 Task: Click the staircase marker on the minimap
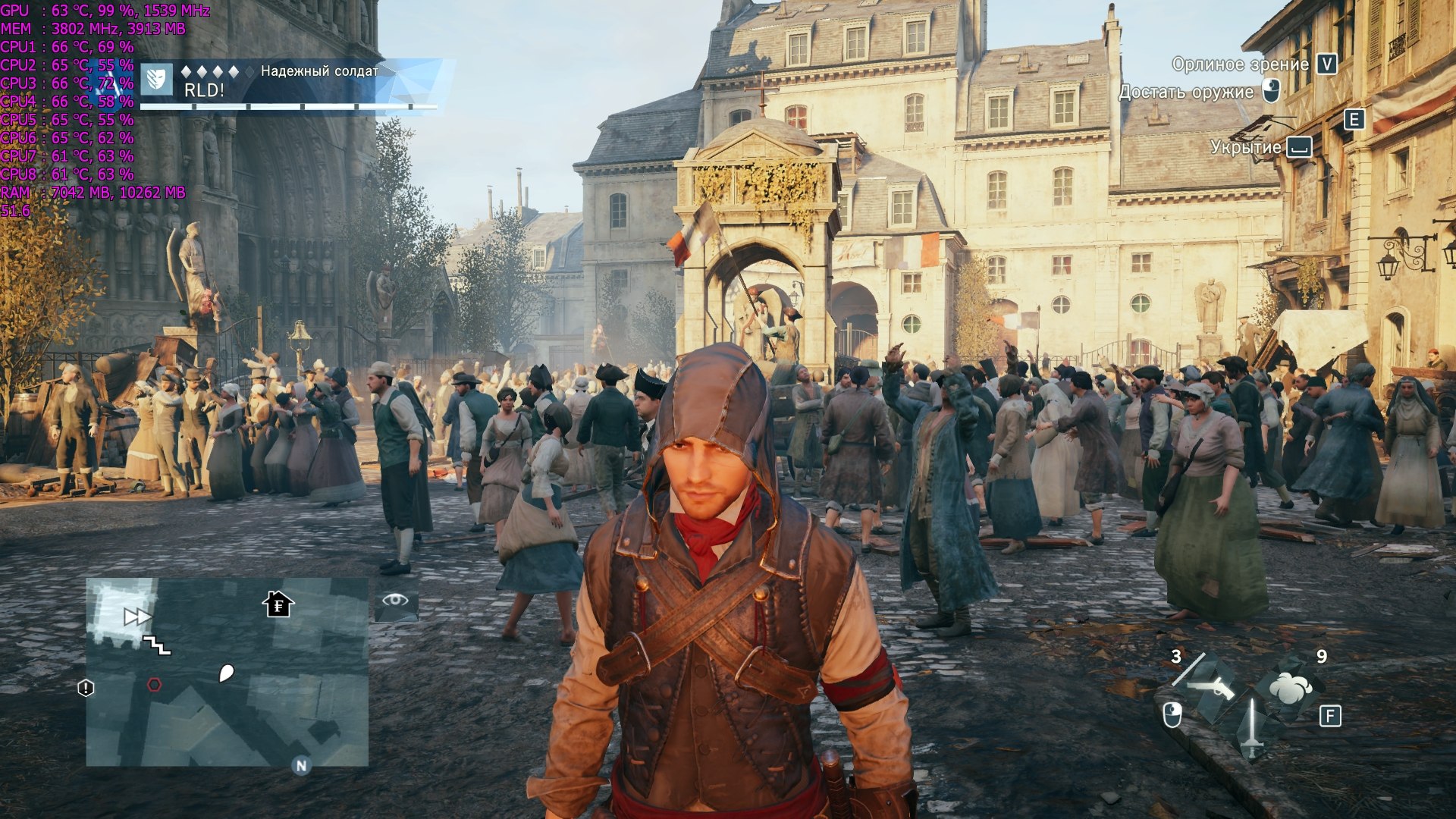158,645
